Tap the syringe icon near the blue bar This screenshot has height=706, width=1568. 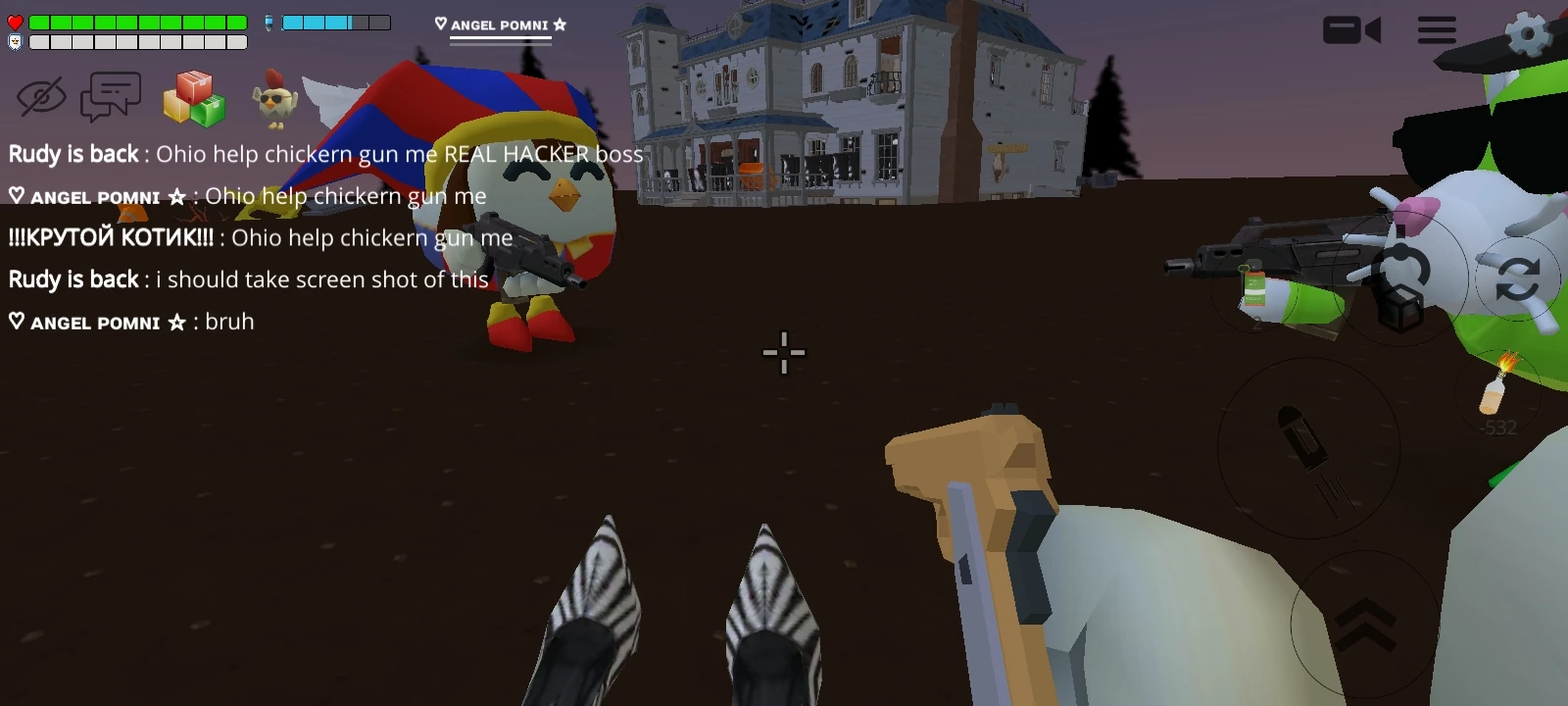(x=269, y=21)
